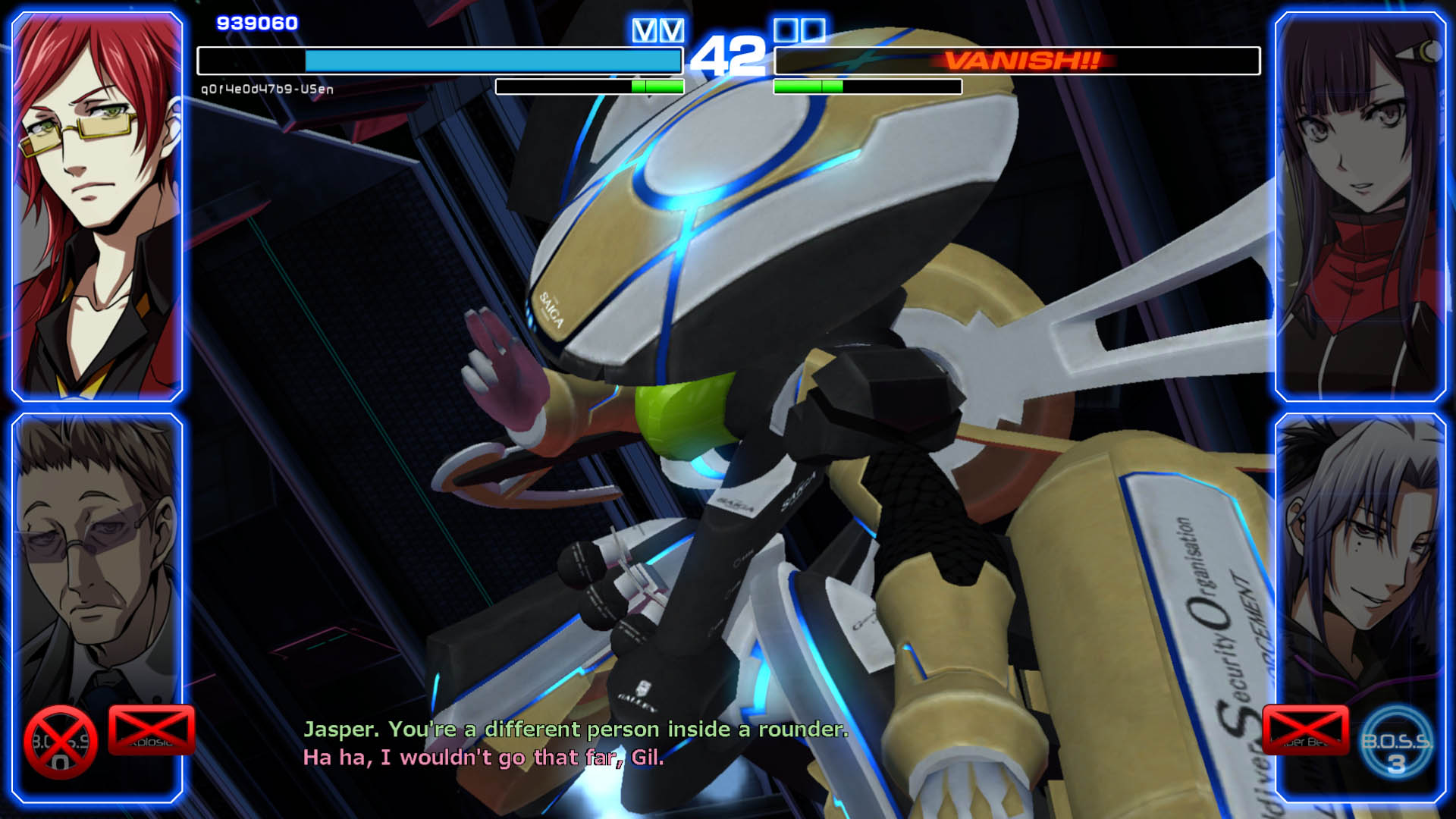Toggle the enemy's green boost gauge
The image size is (1456, 819).
(808, 86)
